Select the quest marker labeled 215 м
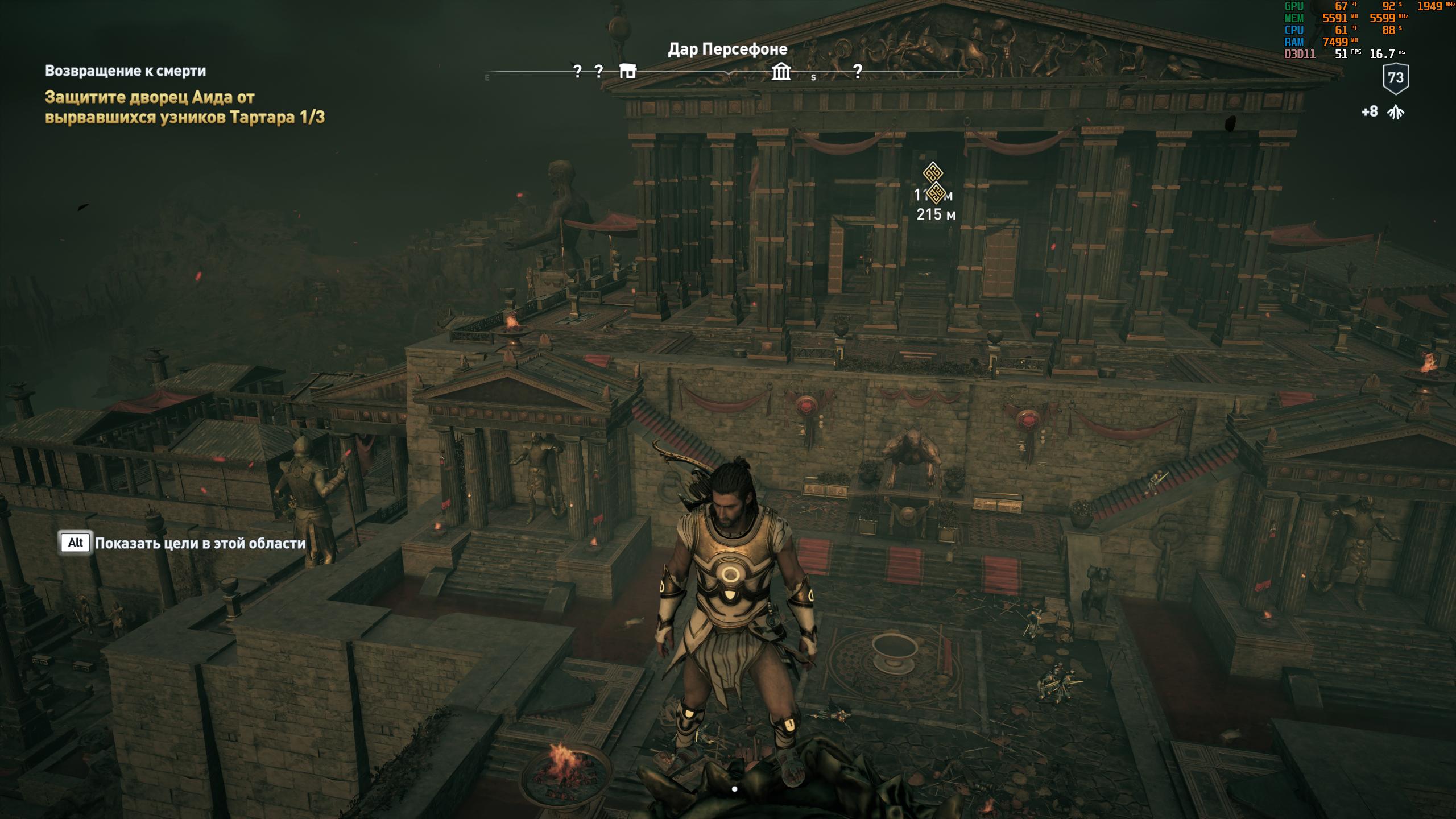This screenshot has width=1456, height=819. 936,193
